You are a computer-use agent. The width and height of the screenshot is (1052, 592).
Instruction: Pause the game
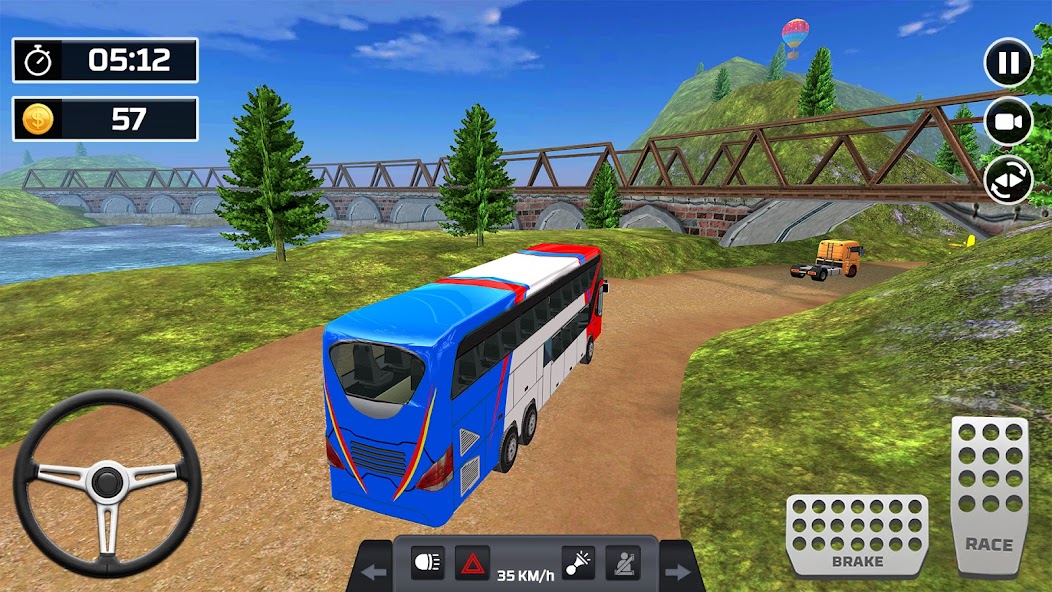click(x=1008, y=64)
